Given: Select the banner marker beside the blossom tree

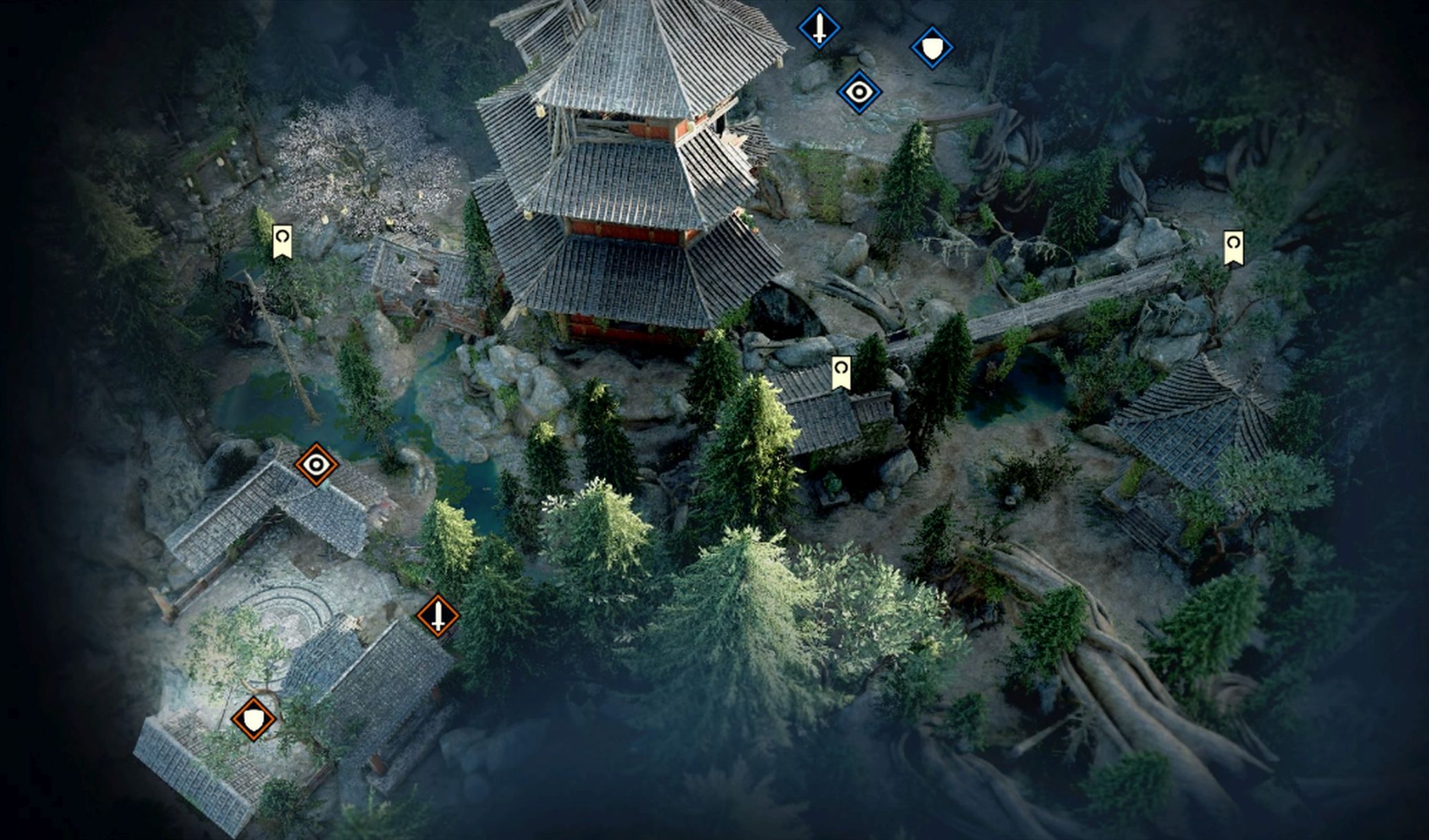Looking at the screenshot, I should coord(282,242).
